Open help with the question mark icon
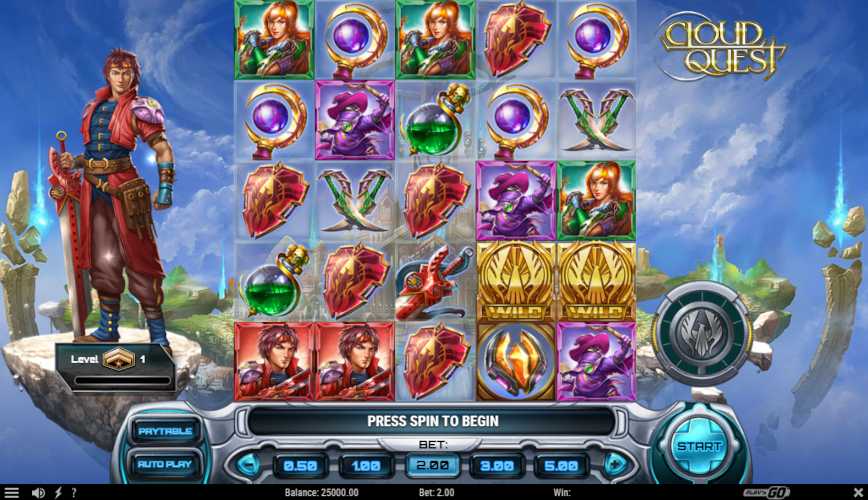The height and width of the screenshot is (500, 868). click(73, 493)
